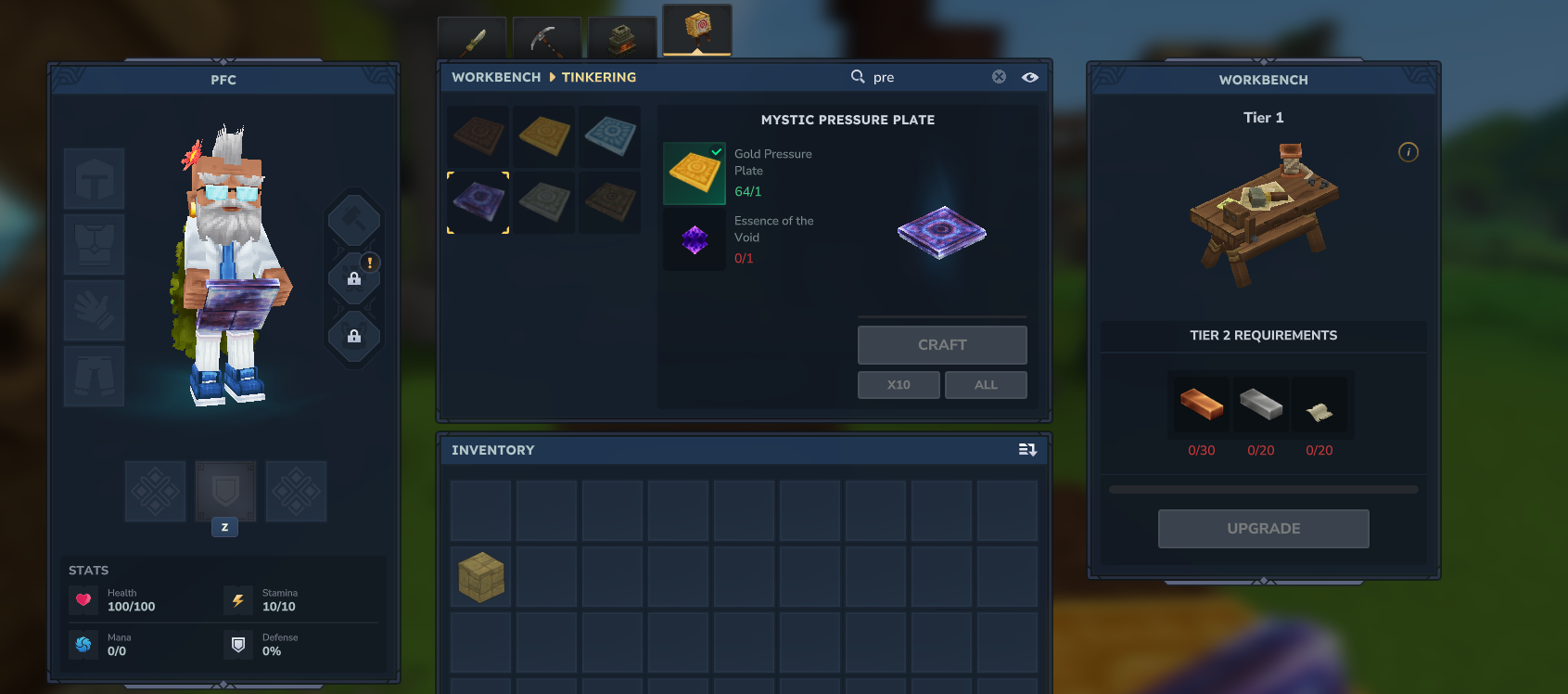Click the gloves equipment slot
Image resolution: width=1568 pixels, height=694 pixels.
(x=93, y=310)
